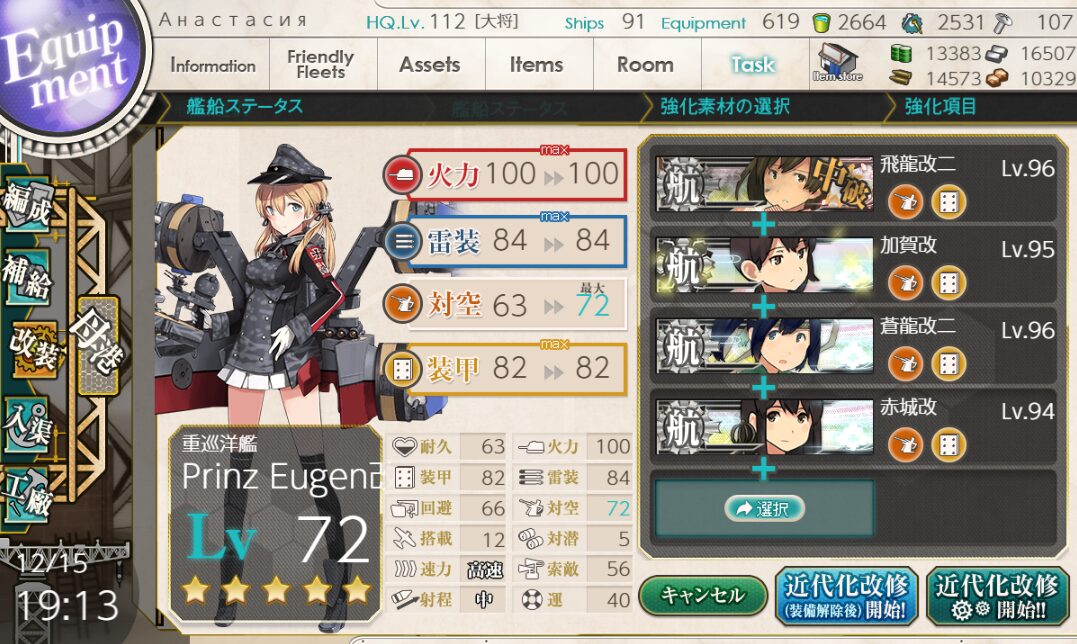Cancel modernization with キャンセル button
This screenshot has height=644, width=1077.
703,595
